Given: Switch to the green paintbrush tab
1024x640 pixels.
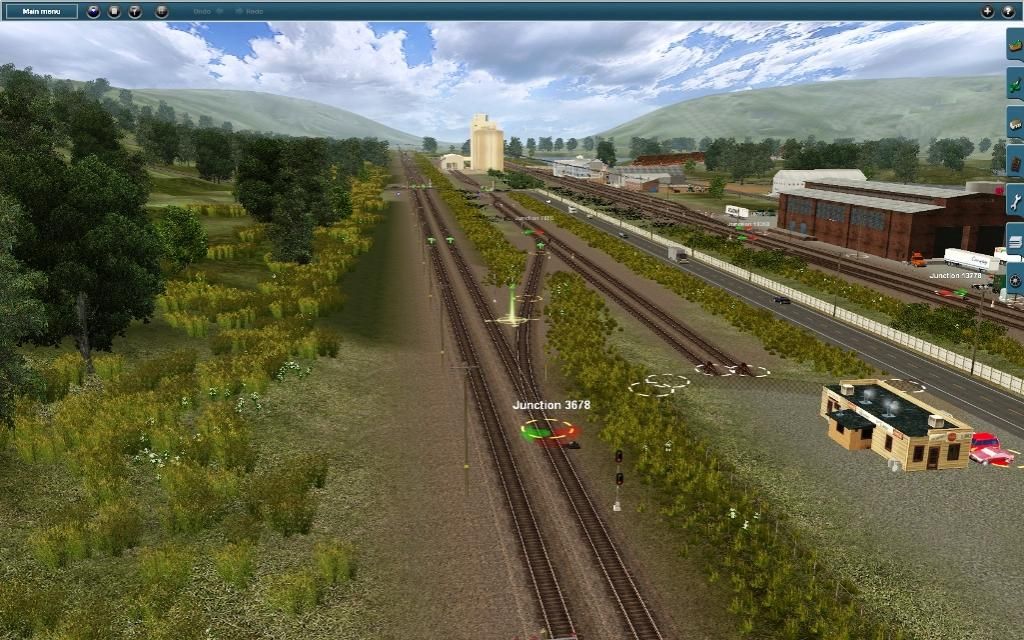Looking at the screenshot, I should (1015, 84).
